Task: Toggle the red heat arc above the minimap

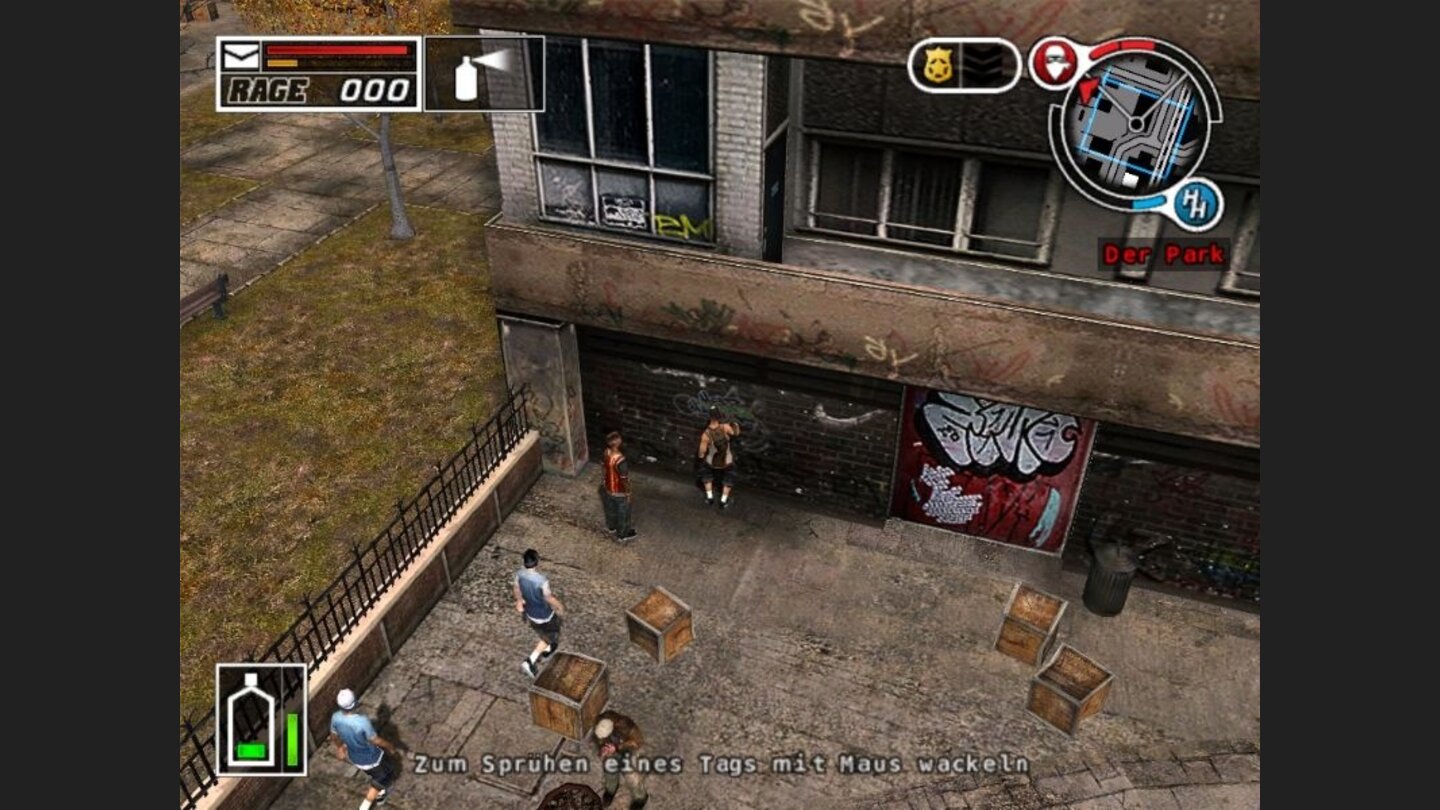Action: tap(1123, 45)
